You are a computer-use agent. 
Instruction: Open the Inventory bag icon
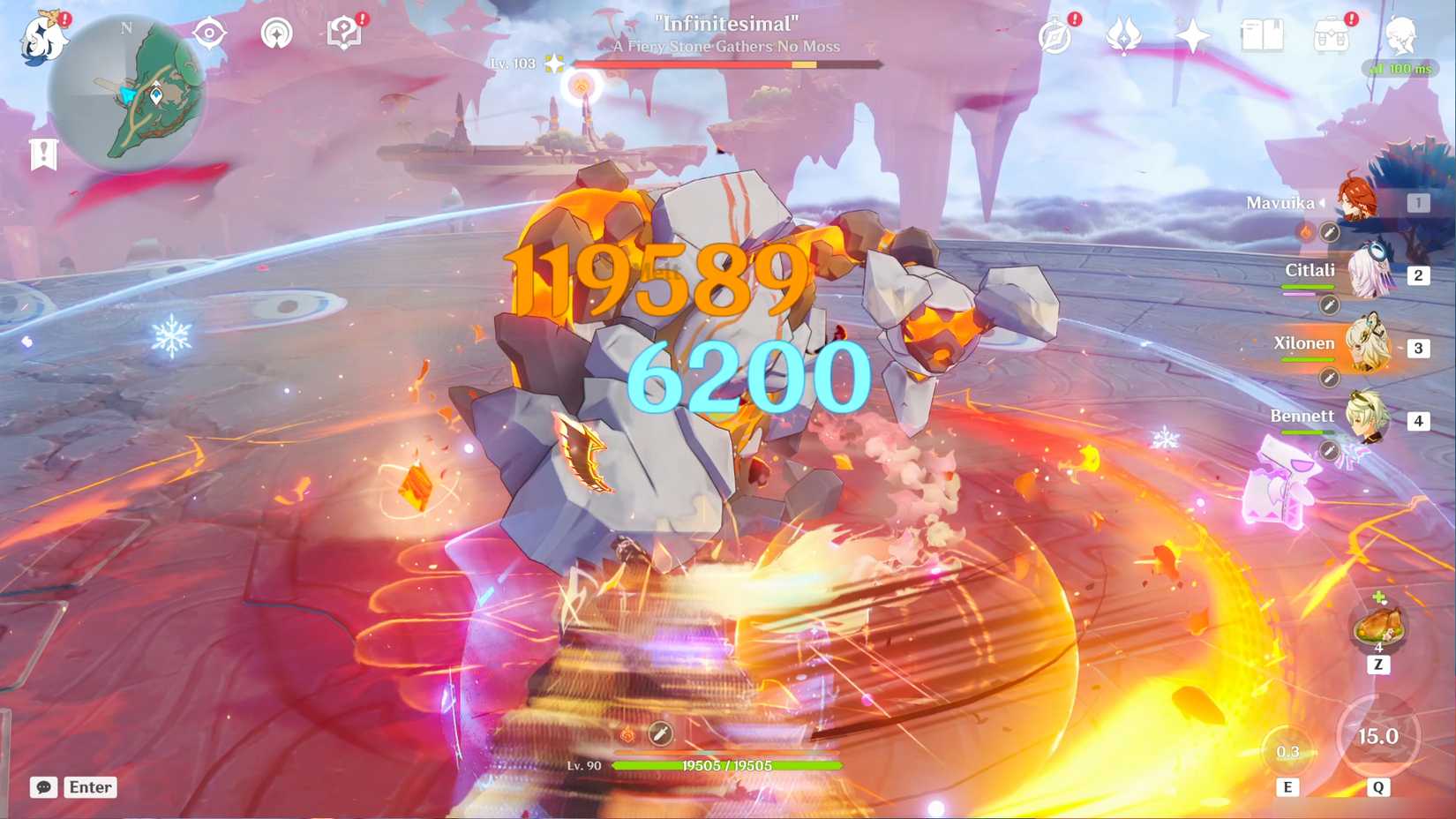pos(1332,34)
